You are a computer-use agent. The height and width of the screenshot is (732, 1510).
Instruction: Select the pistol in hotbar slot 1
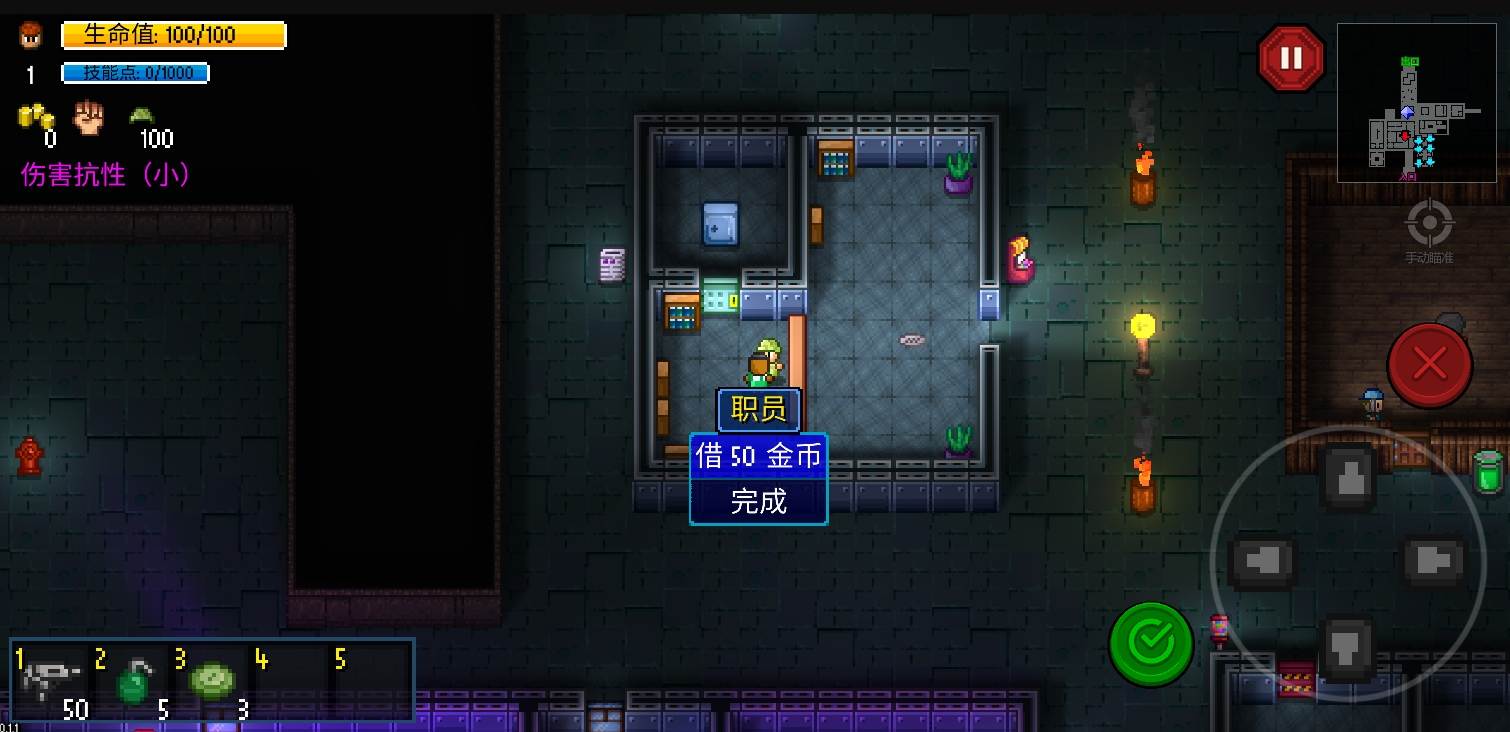(52, 682)
